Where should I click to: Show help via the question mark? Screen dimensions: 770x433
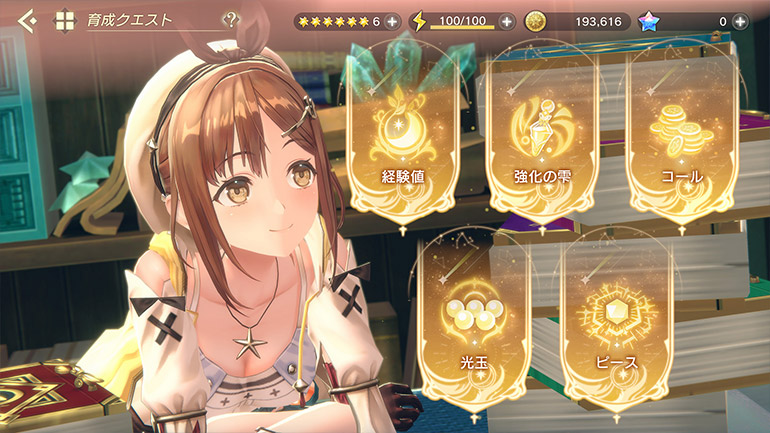click(232, 19)
